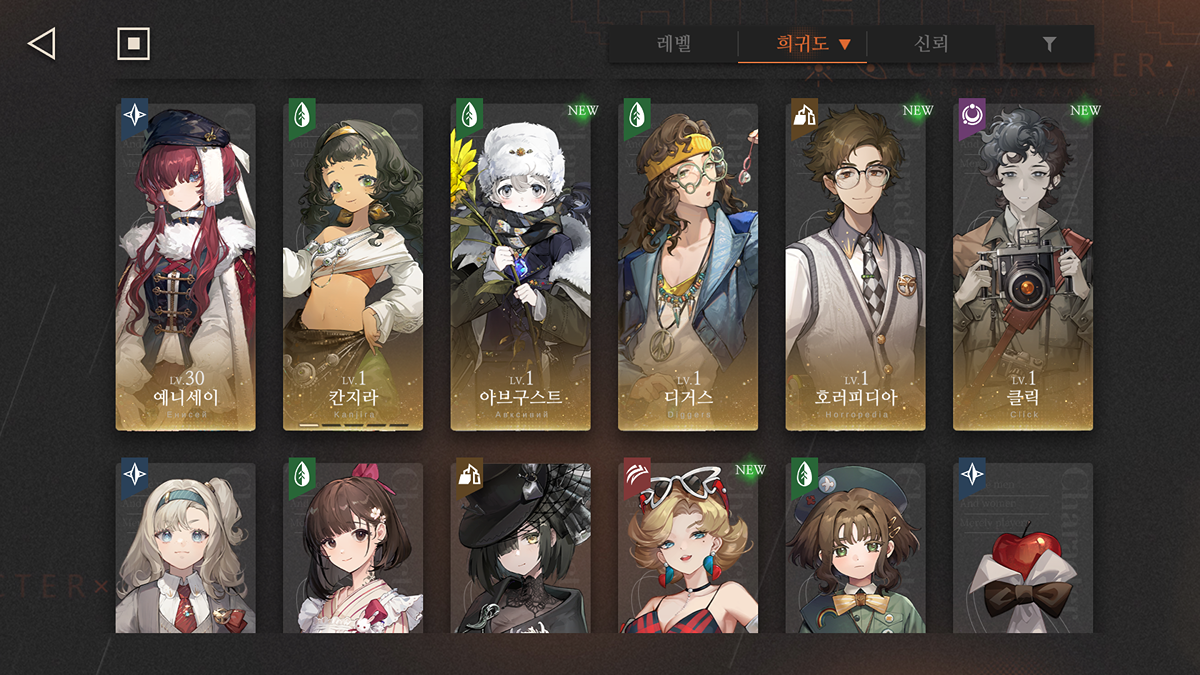The height and width of the screenshot is (675, 1200).
Task: Select the 예니세이 character card
Action: (x=186, y=267)
